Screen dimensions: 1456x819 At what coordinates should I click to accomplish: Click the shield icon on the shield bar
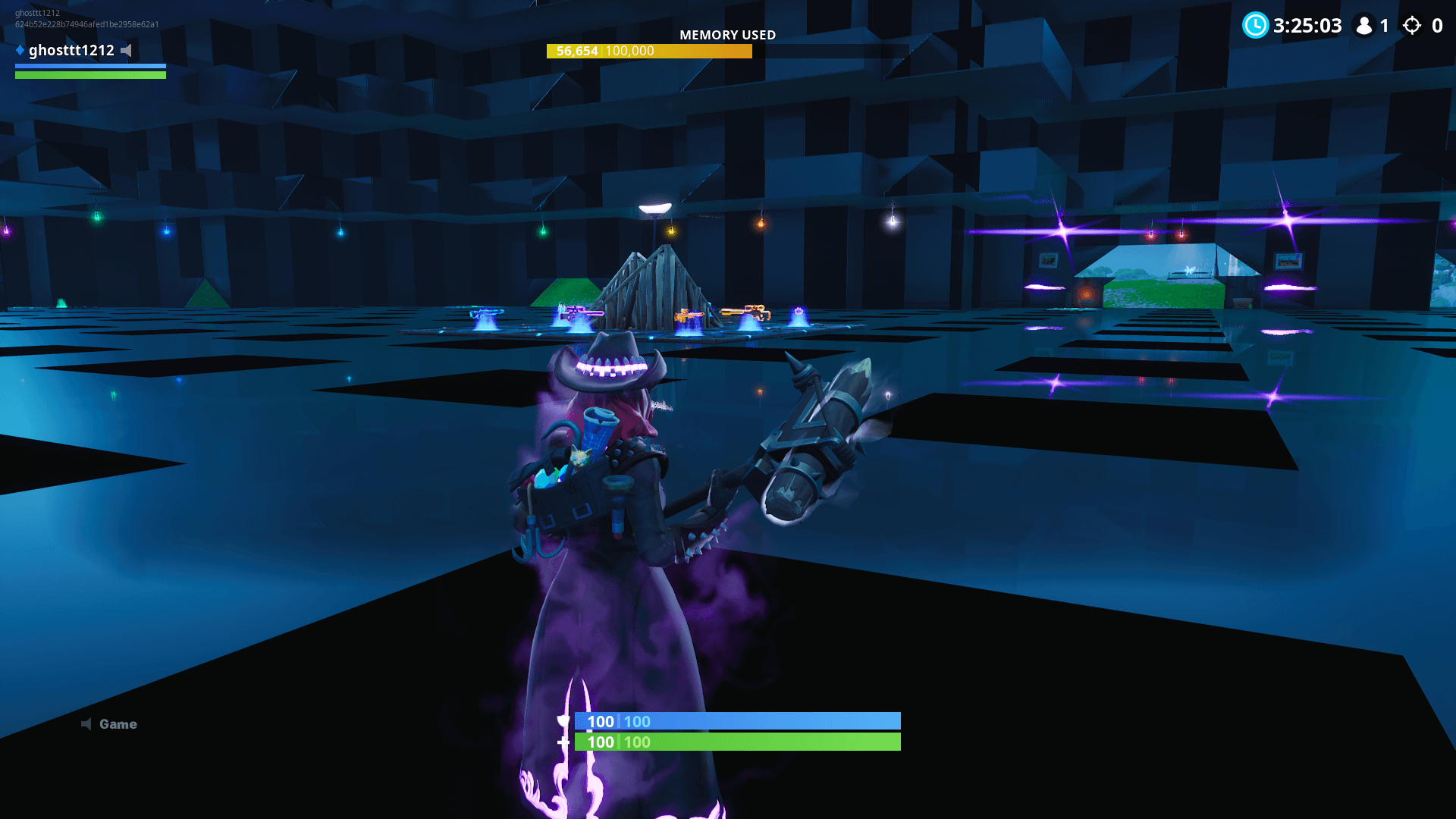564,721
